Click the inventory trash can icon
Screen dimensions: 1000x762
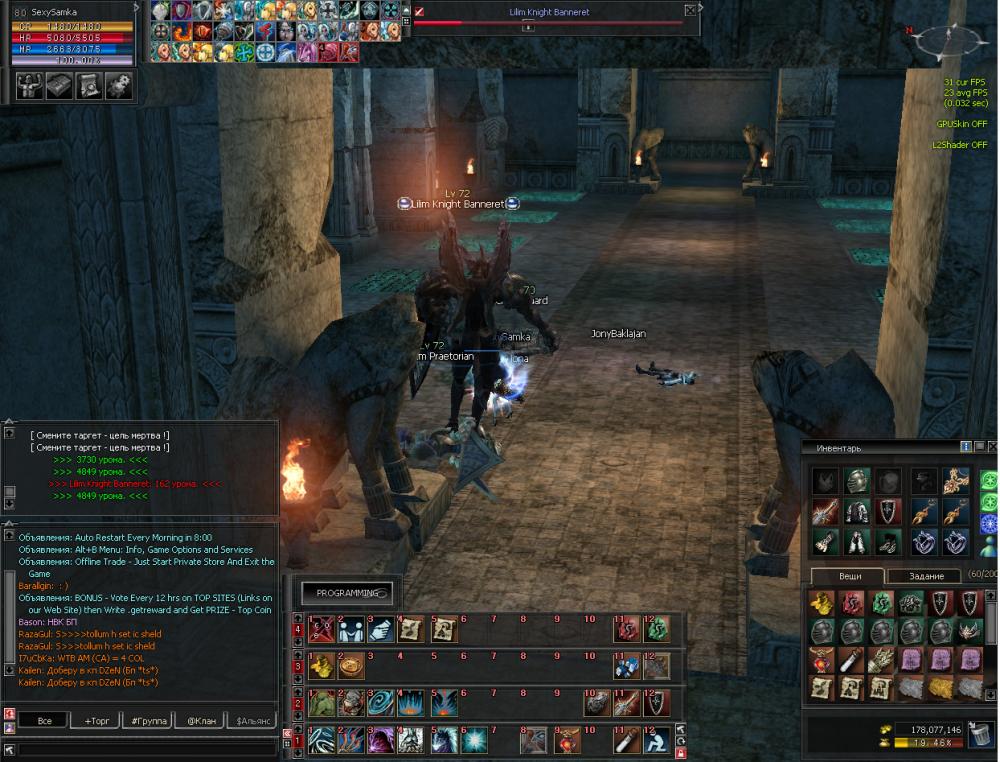978,738
